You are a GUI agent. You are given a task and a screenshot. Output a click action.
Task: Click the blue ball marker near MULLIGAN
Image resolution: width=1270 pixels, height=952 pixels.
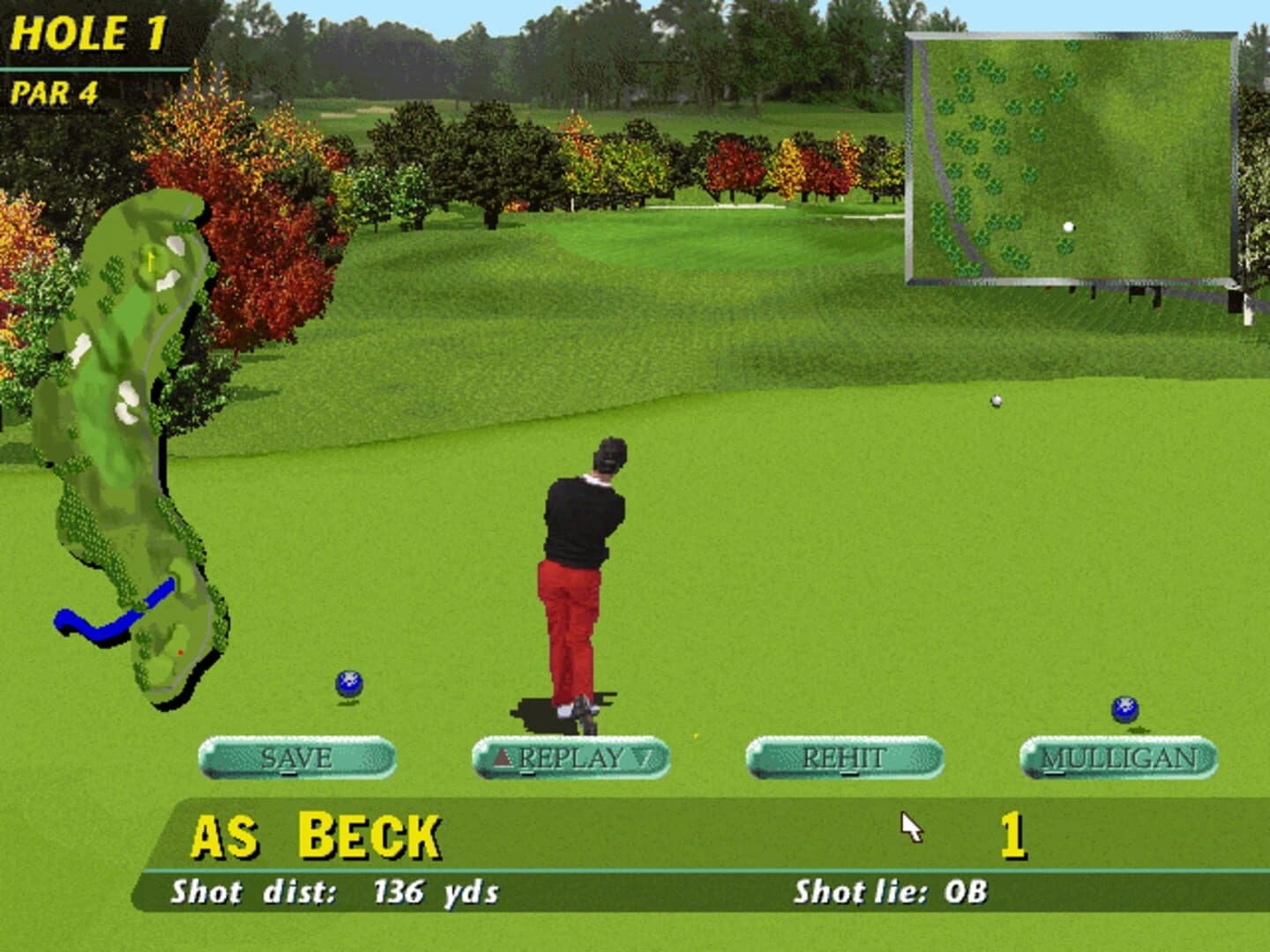coord(1124,707)
